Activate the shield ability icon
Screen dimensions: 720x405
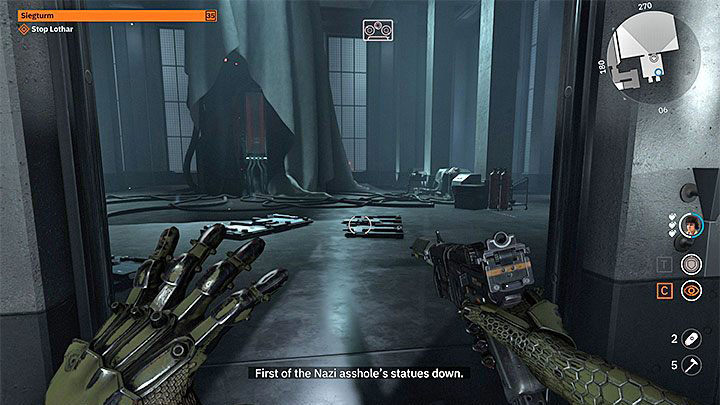690,263
